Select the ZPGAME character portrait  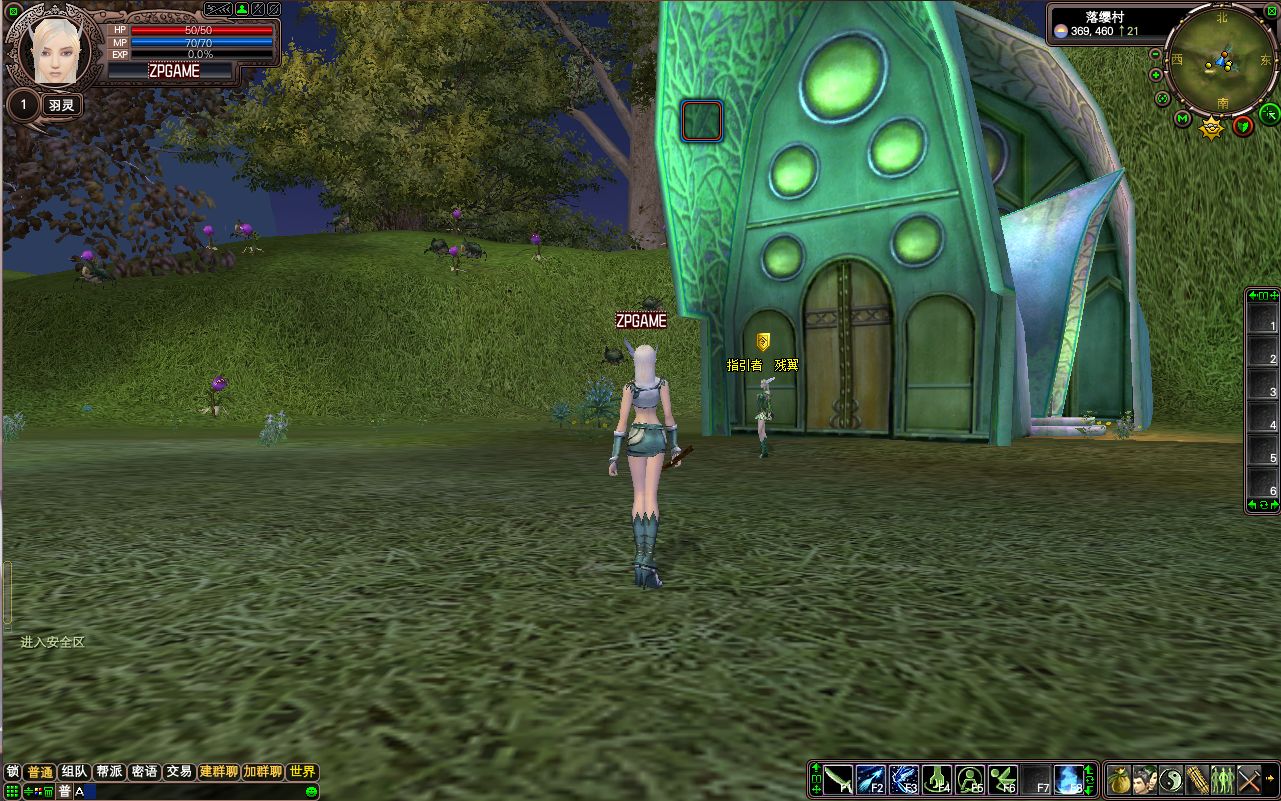55,50
